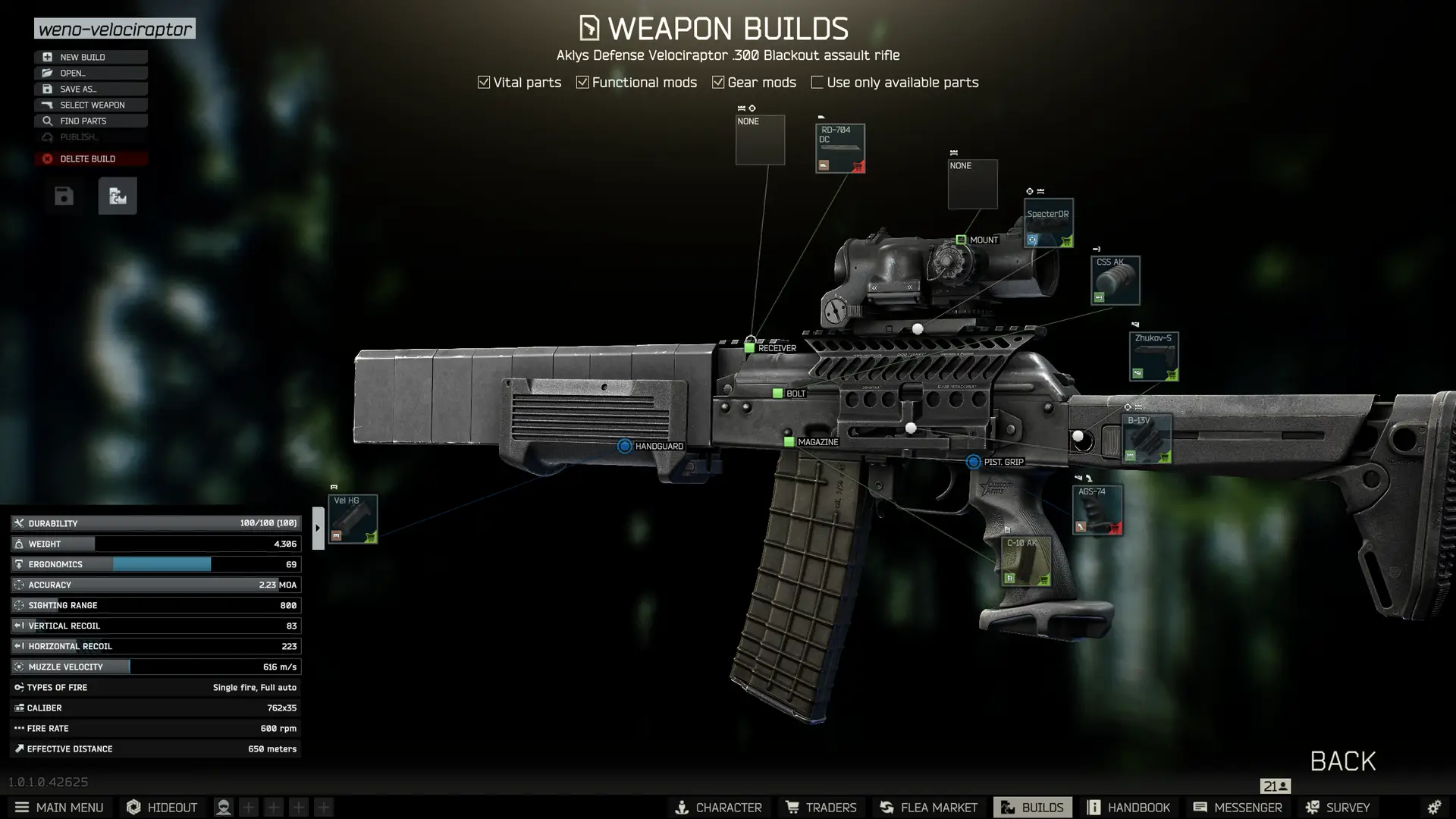Select the SpecterDR scope slot
Image resolution: width=1456 pixels, height=819 pixels.
[x=1048, y=223]
